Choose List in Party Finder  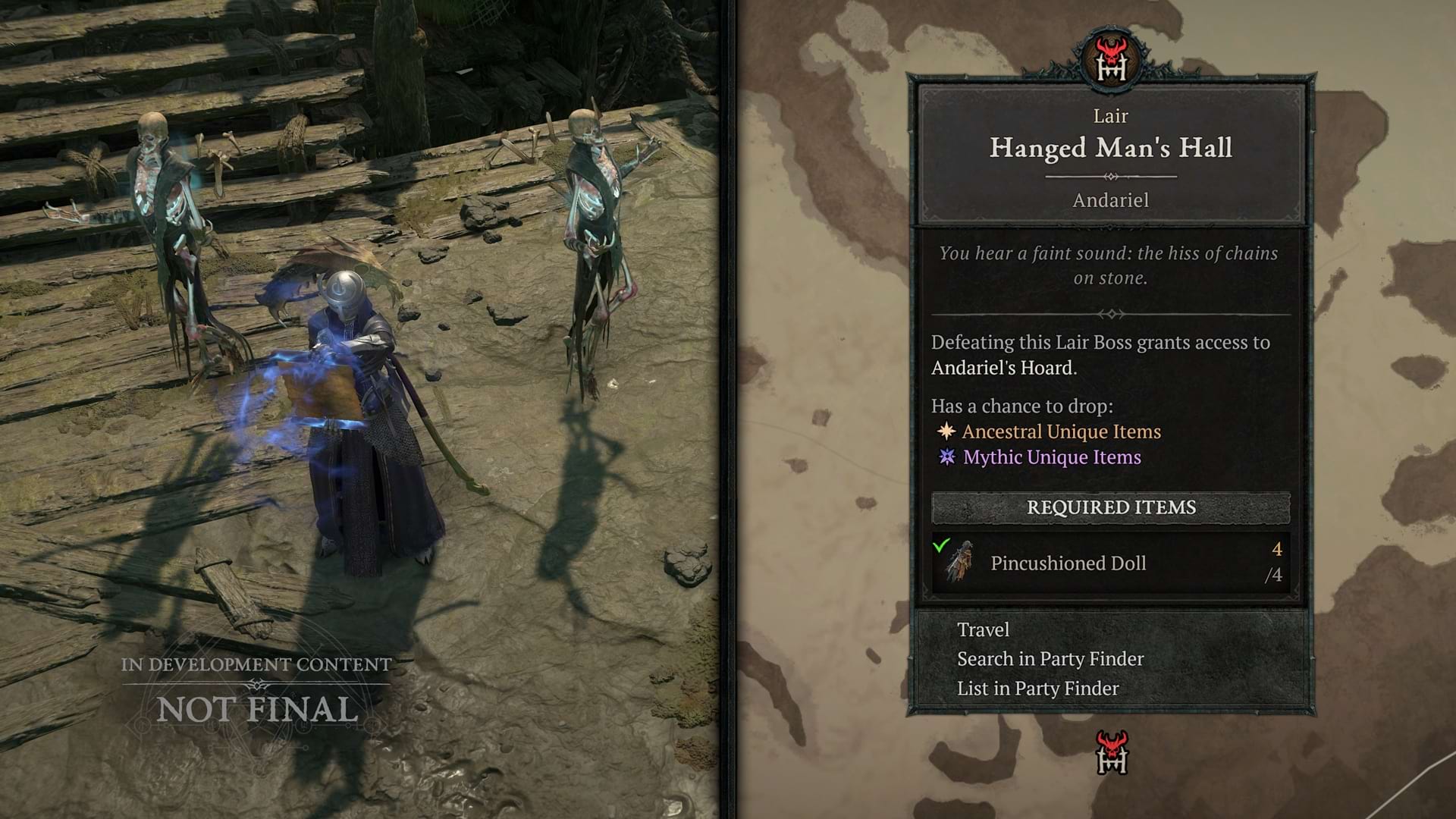coord(1037,689)
